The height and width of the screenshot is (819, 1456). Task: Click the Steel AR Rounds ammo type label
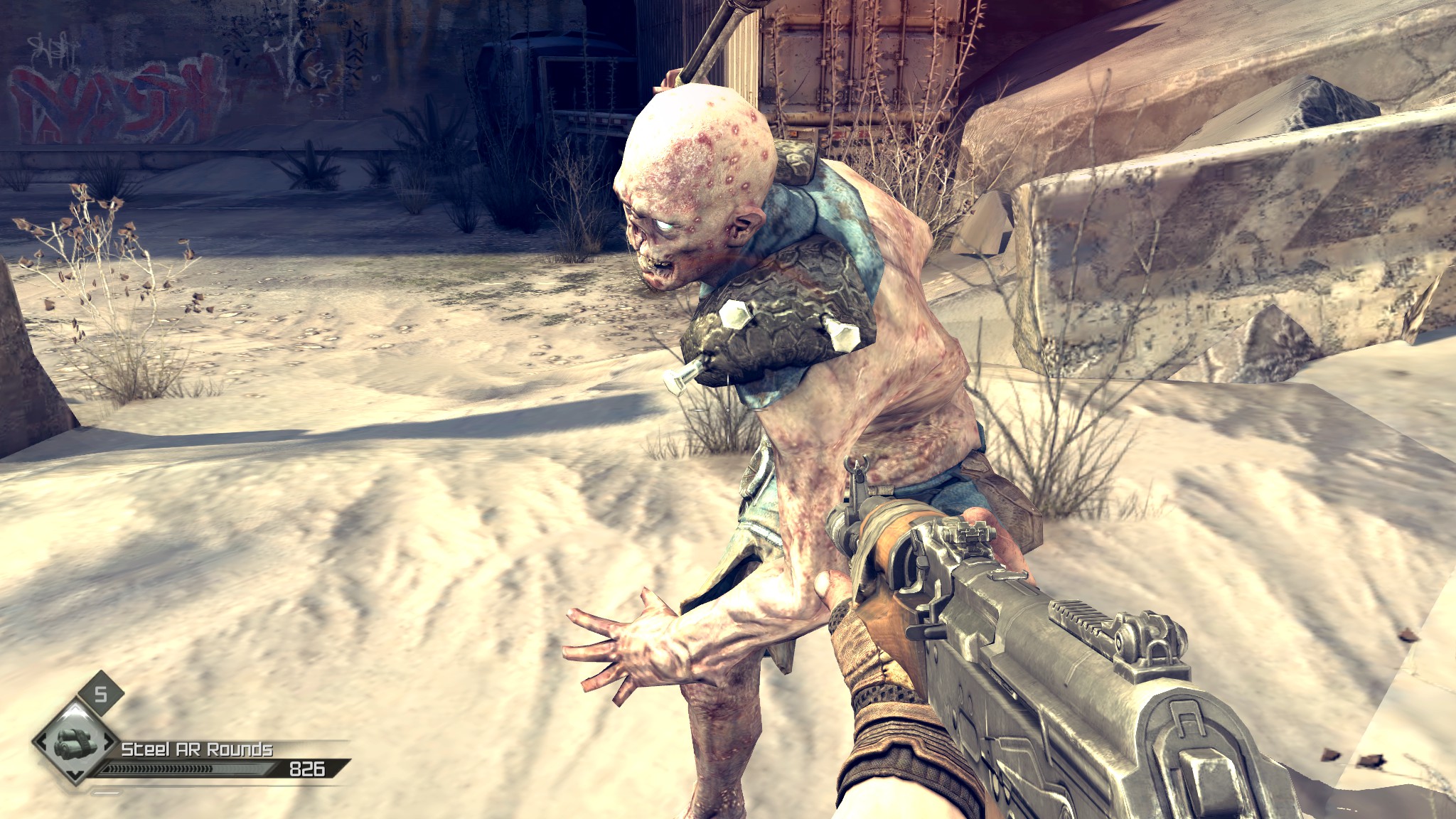pos(197,749)
